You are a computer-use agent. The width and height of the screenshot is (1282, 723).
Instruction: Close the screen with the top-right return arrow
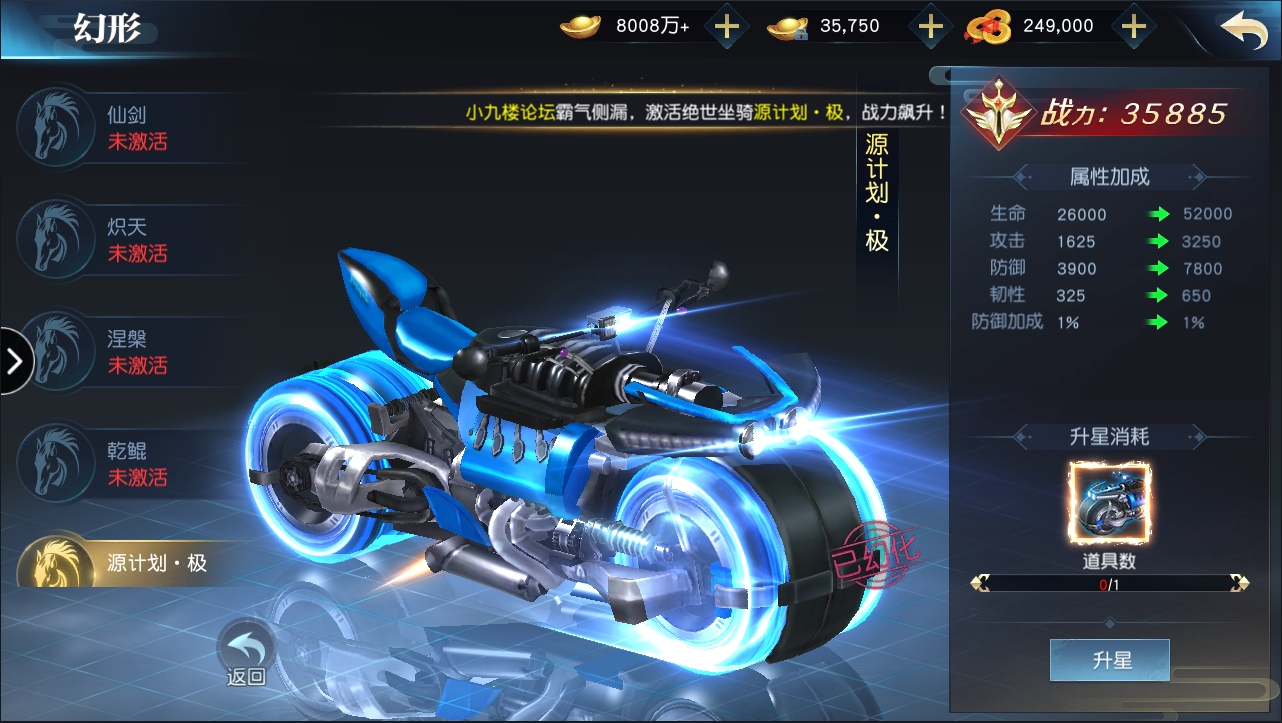(x=1244, y=29)
